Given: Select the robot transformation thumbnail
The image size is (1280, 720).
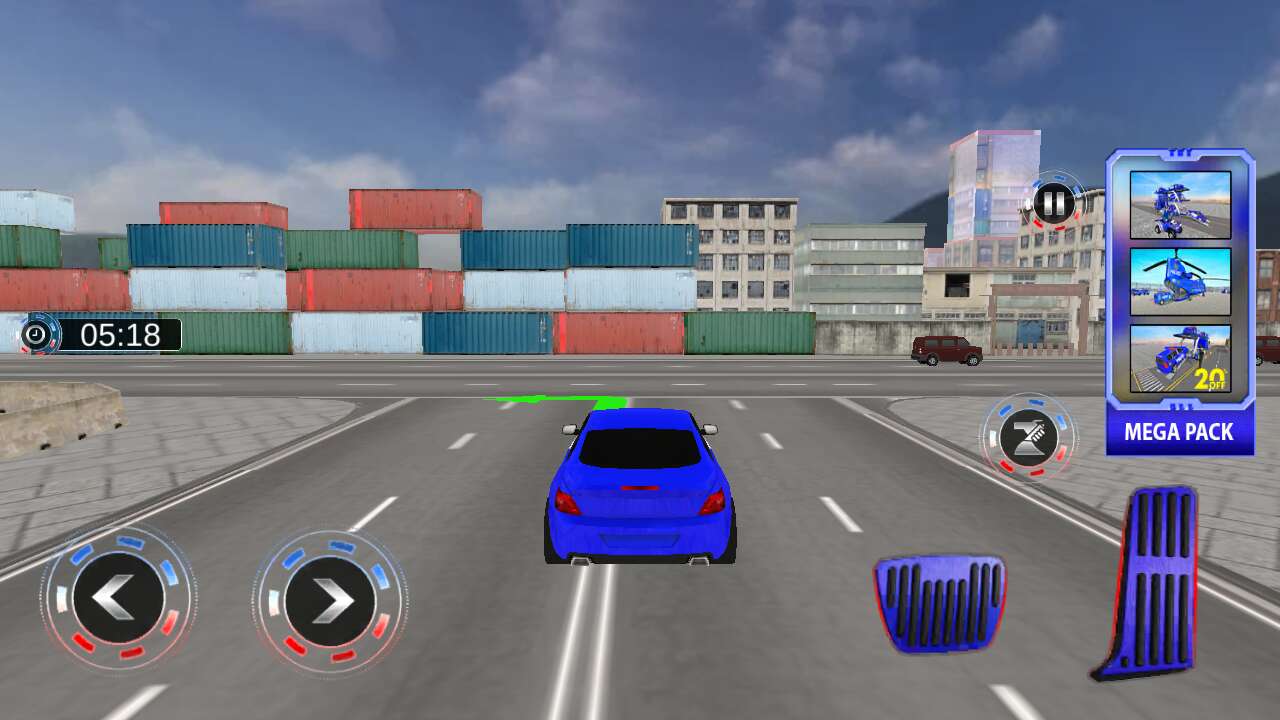Looking at the screenshot, I should pos(1180,206).
